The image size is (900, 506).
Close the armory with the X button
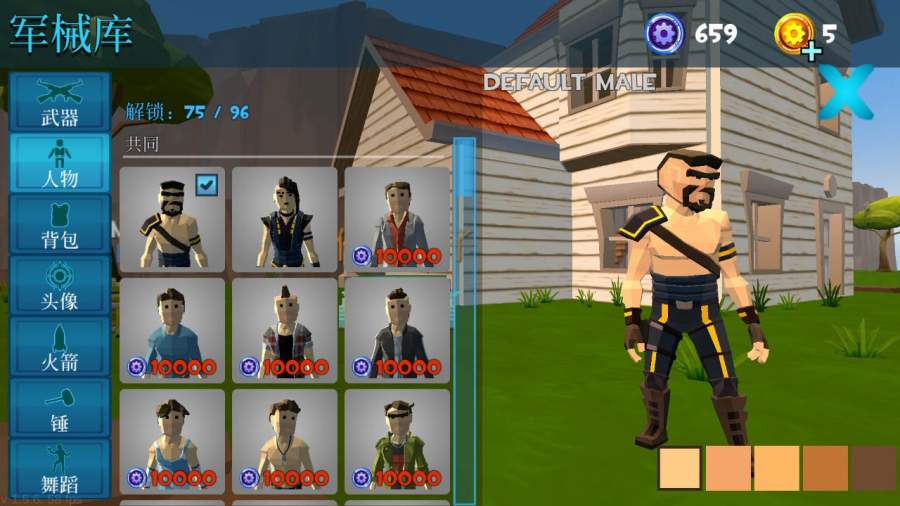click(845, 92)
